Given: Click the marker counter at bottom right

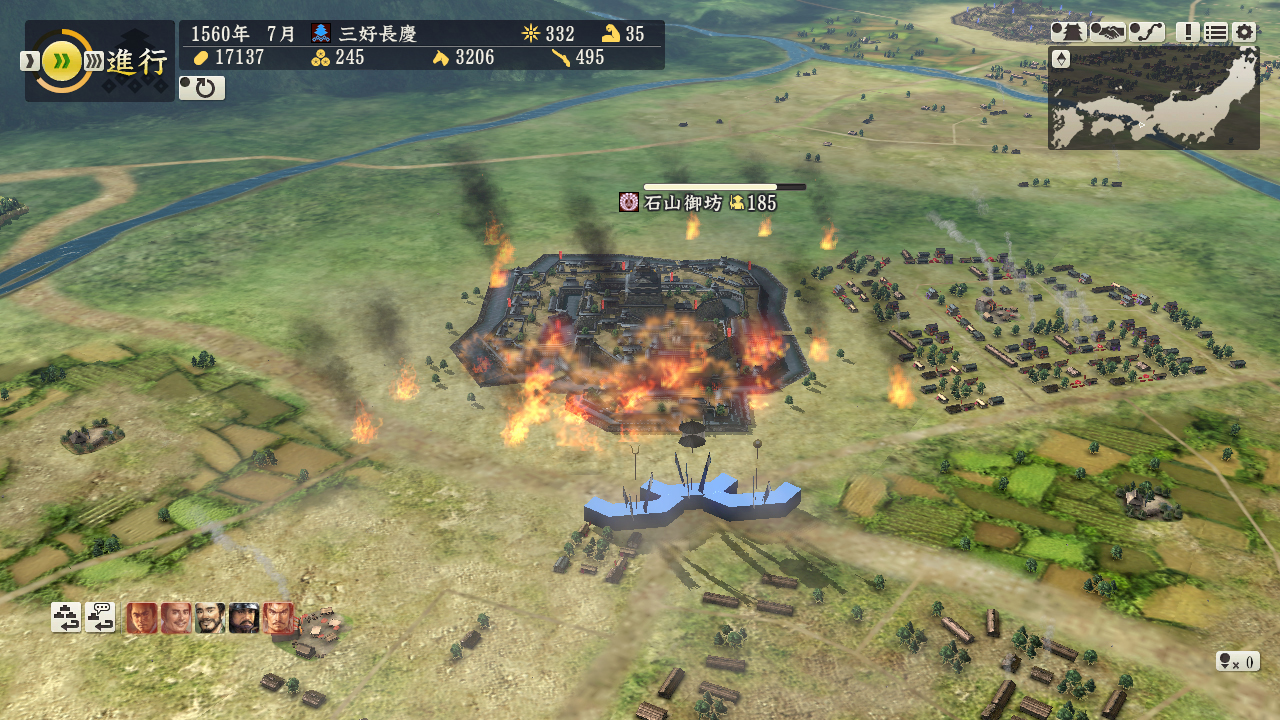Looking at the screenshot, I should (x=1237, y=661).
